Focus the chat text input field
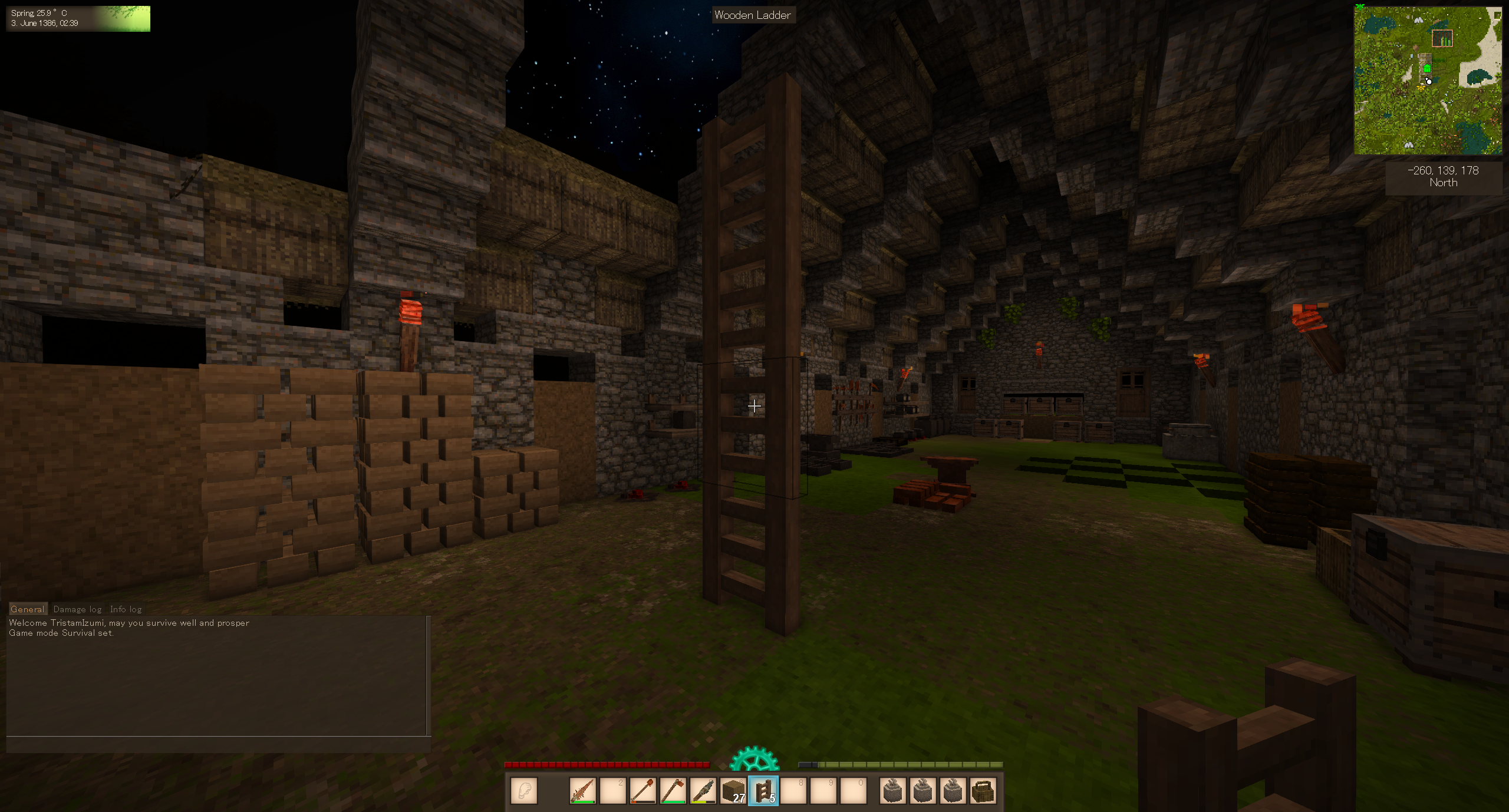This screenshot has height=812, width=1509. [x=218, y=745]
